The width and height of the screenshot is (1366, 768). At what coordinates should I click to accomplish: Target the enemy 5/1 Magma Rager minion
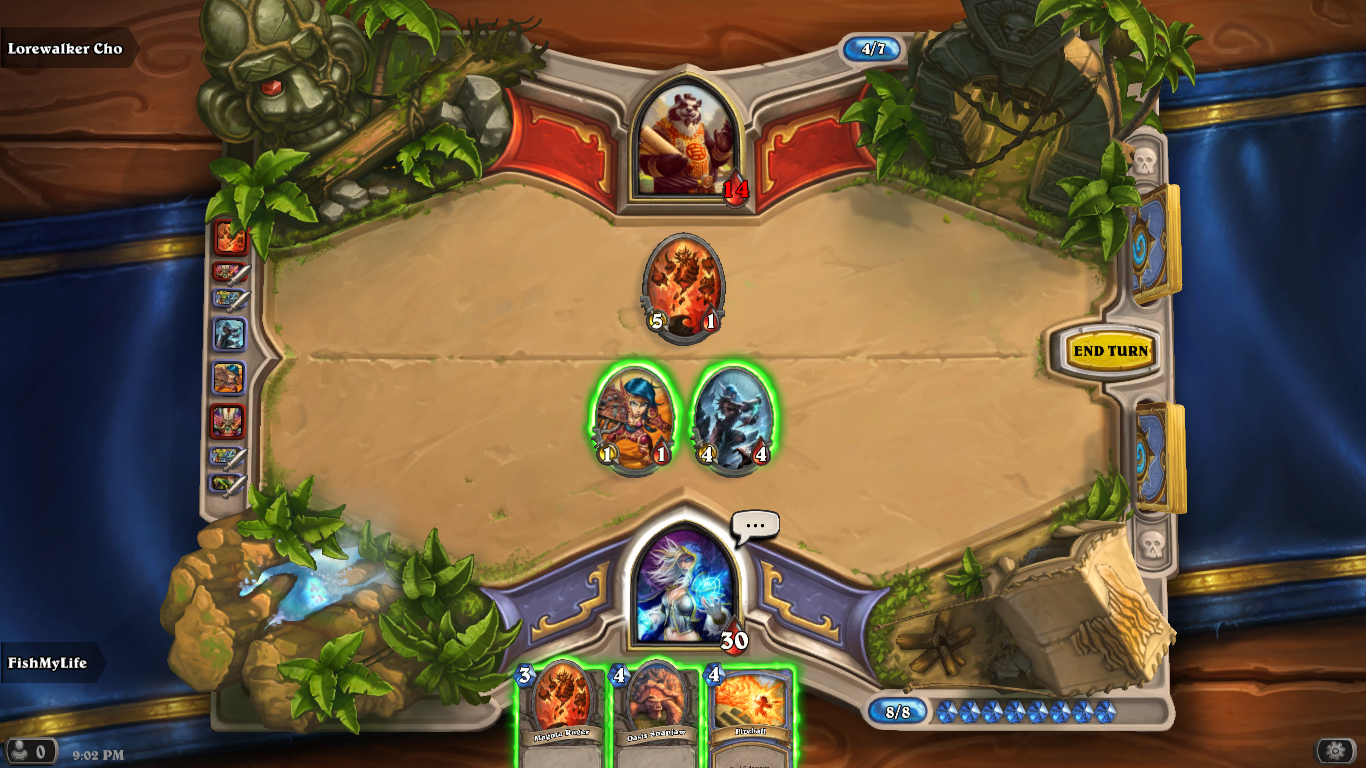[x=683, y=285]
